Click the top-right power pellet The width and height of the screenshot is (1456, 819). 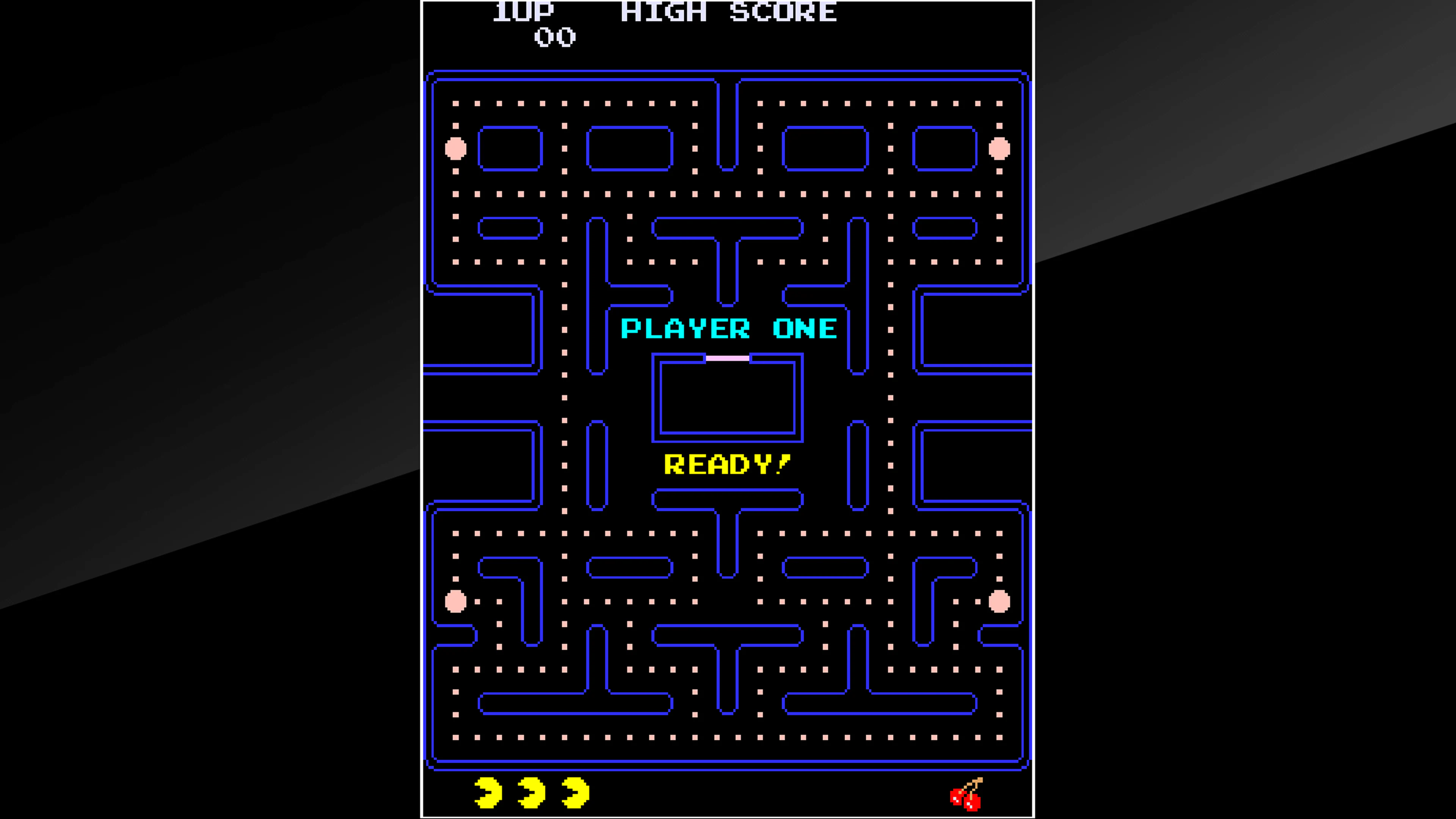(x=999, y=149)
